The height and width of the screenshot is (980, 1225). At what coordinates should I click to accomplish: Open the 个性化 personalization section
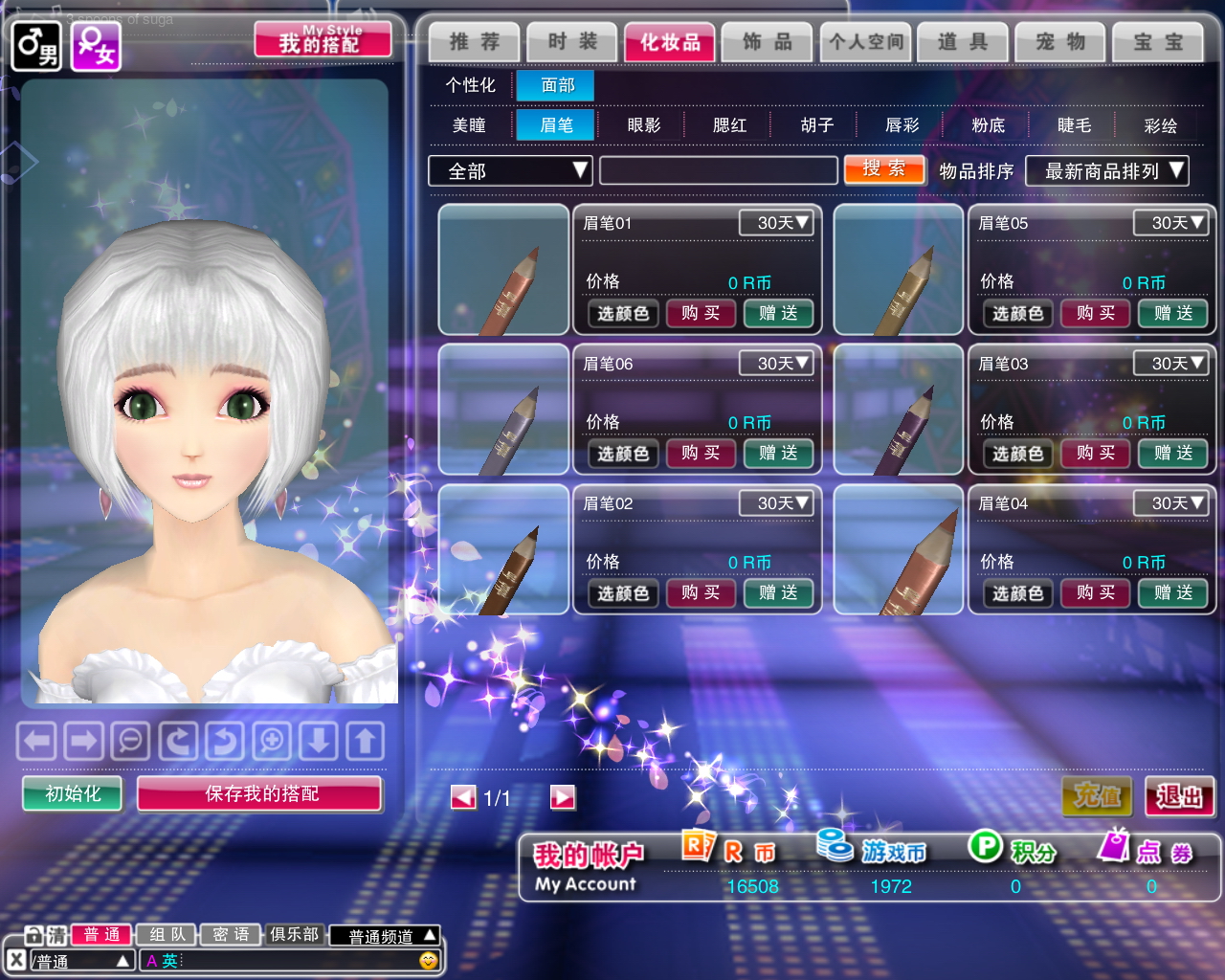pyautogui.click(x=470, y=85)
